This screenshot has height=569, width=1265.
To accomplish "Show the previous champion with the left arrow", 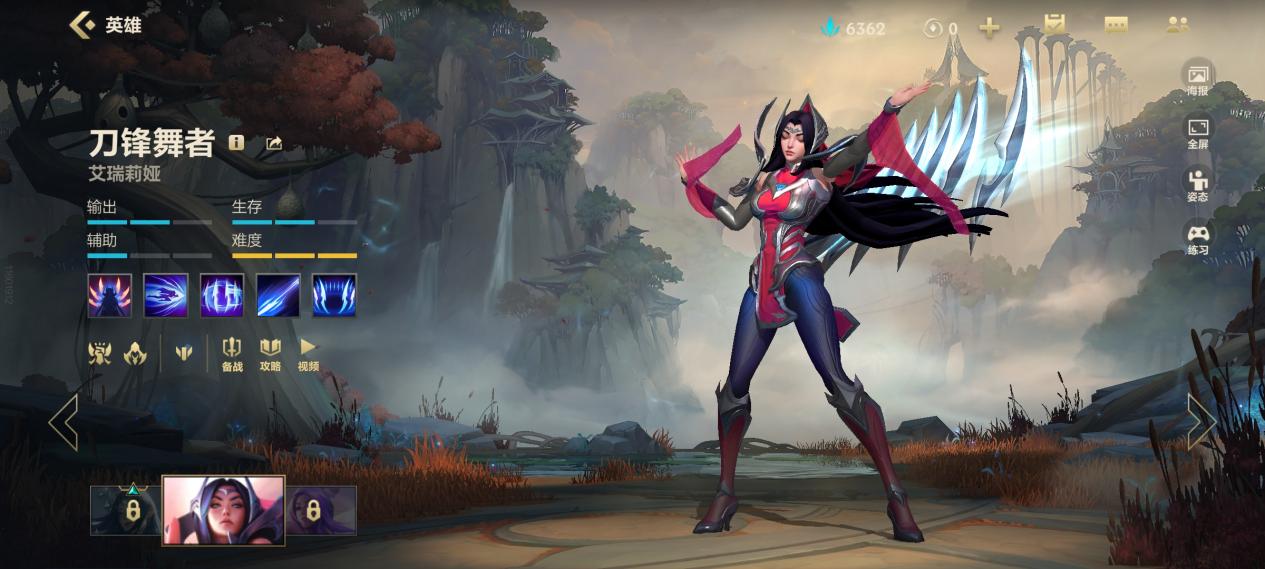I will click(x=63, y=422).
